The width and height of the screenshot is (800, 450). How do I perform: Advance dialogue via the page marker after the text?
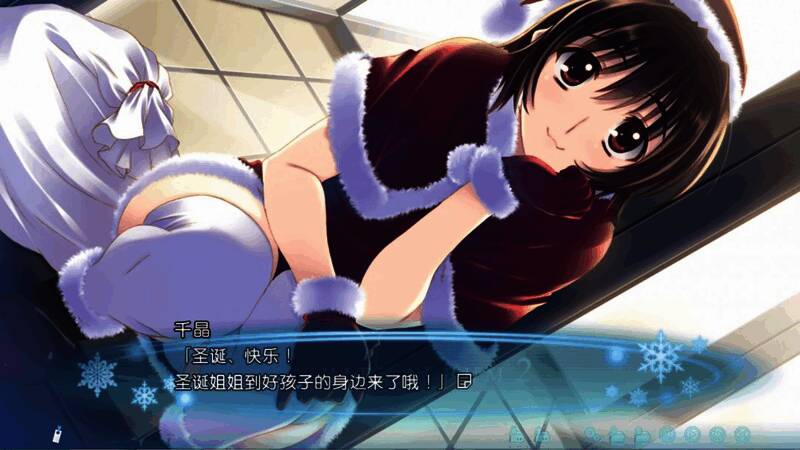click(463, 381)
